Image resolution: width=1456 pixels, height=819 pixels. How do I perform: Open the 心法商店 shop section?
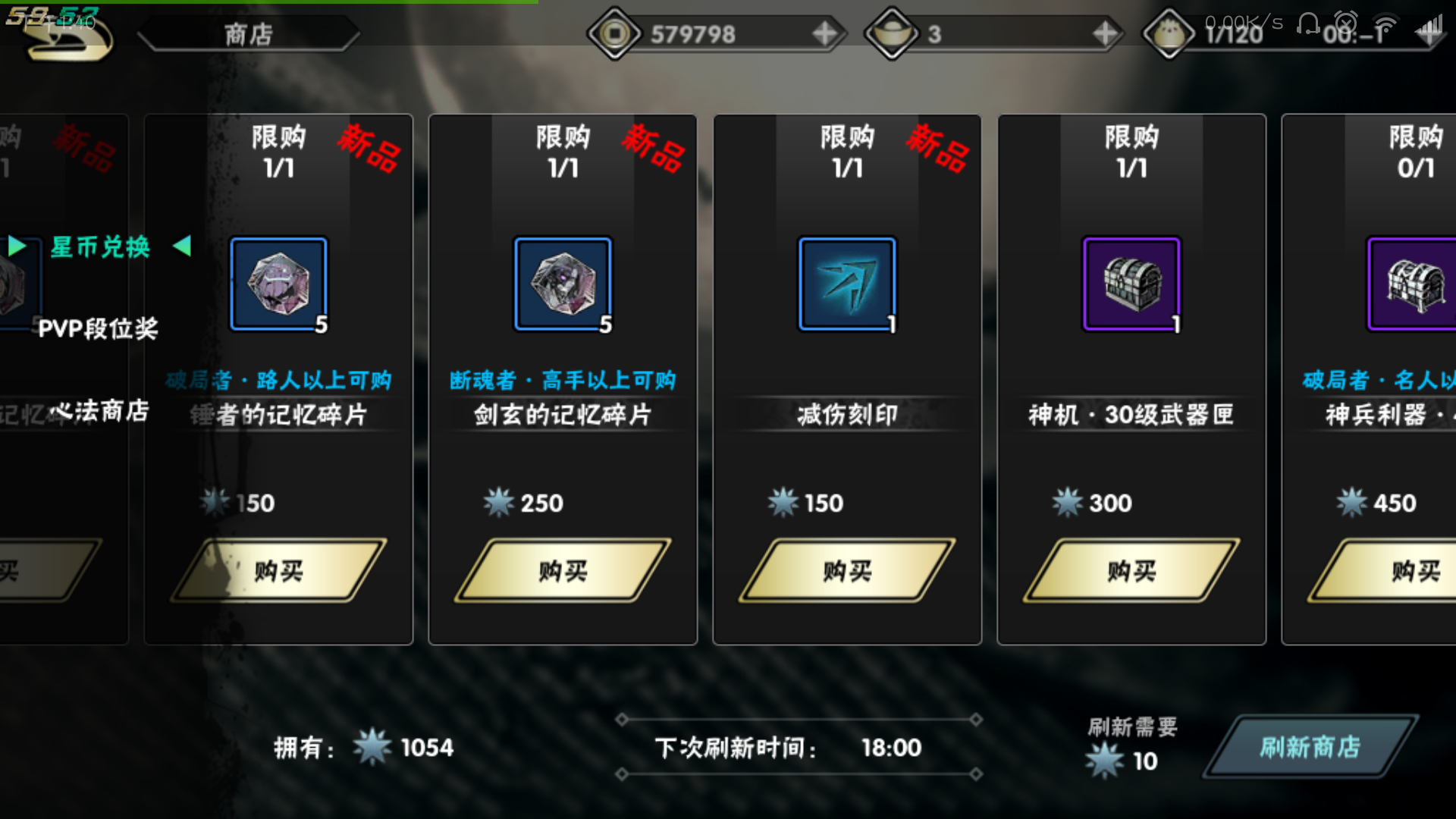pos(99,409)
